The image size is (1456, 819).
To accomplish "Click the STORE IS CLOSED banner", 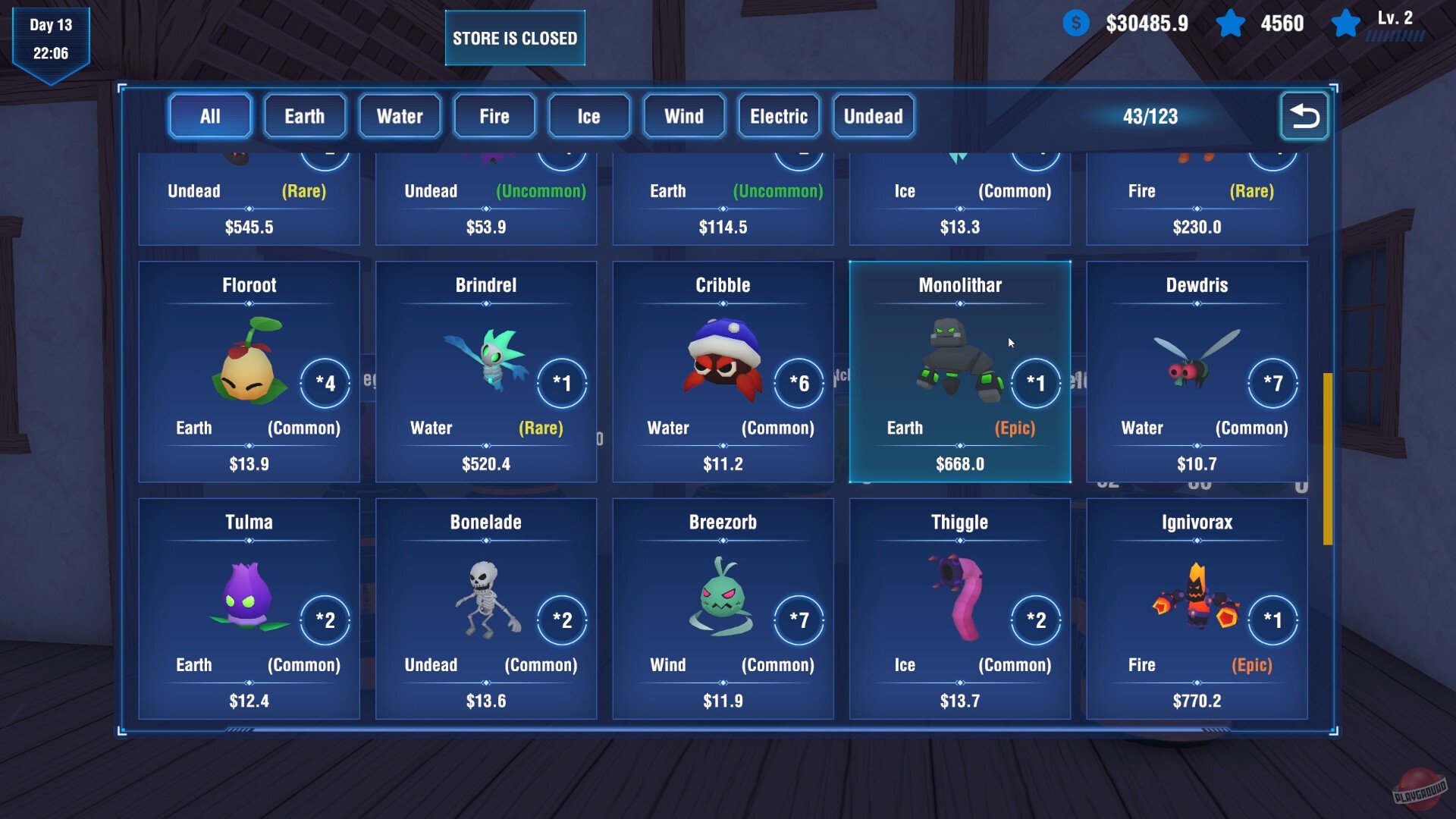I will pos(515,37).
